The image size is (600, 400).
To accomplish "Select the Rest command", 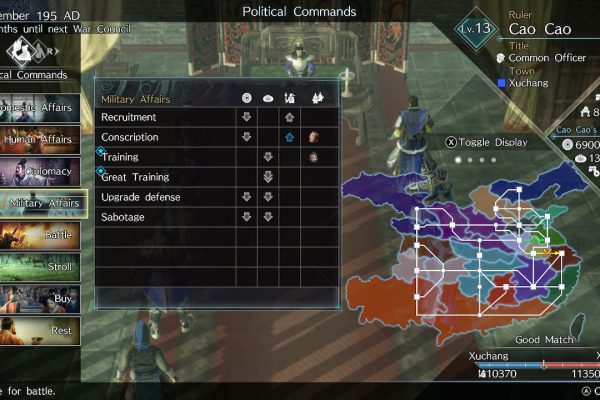I will (x=40, y=330).
